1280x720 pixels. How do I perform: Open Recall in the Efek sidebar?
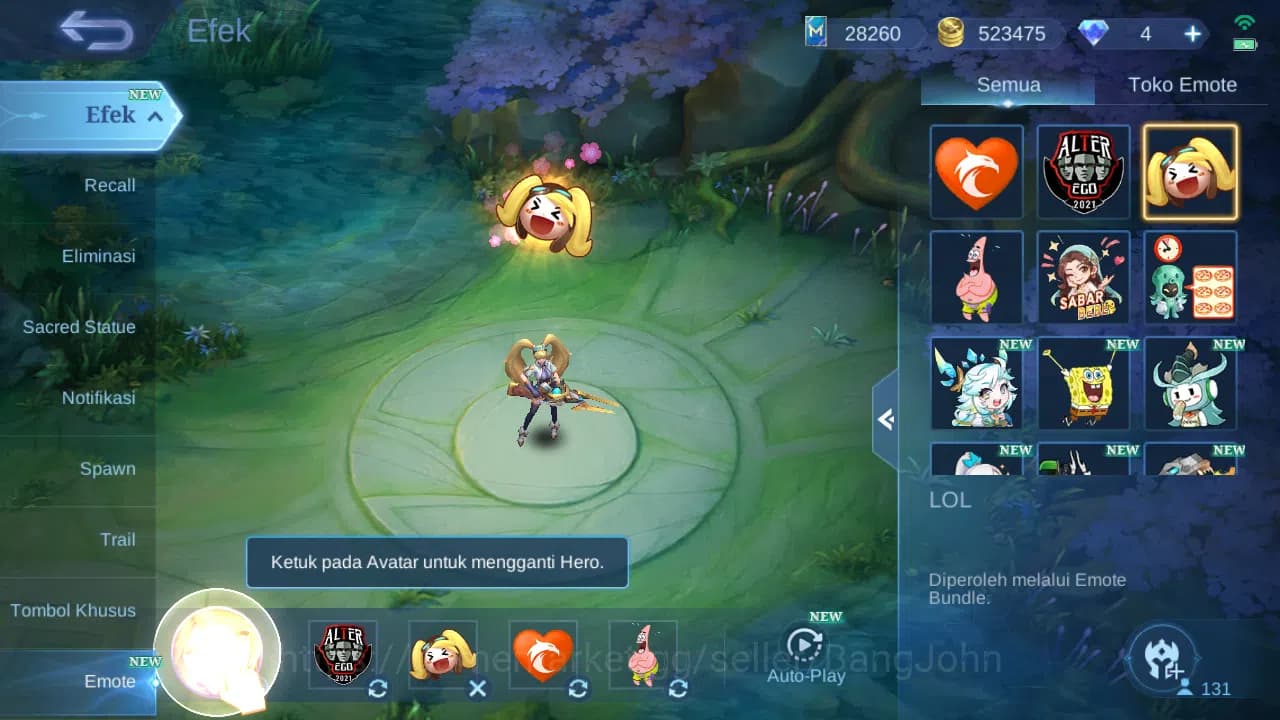pyautogui.click(x=109, y=185)
